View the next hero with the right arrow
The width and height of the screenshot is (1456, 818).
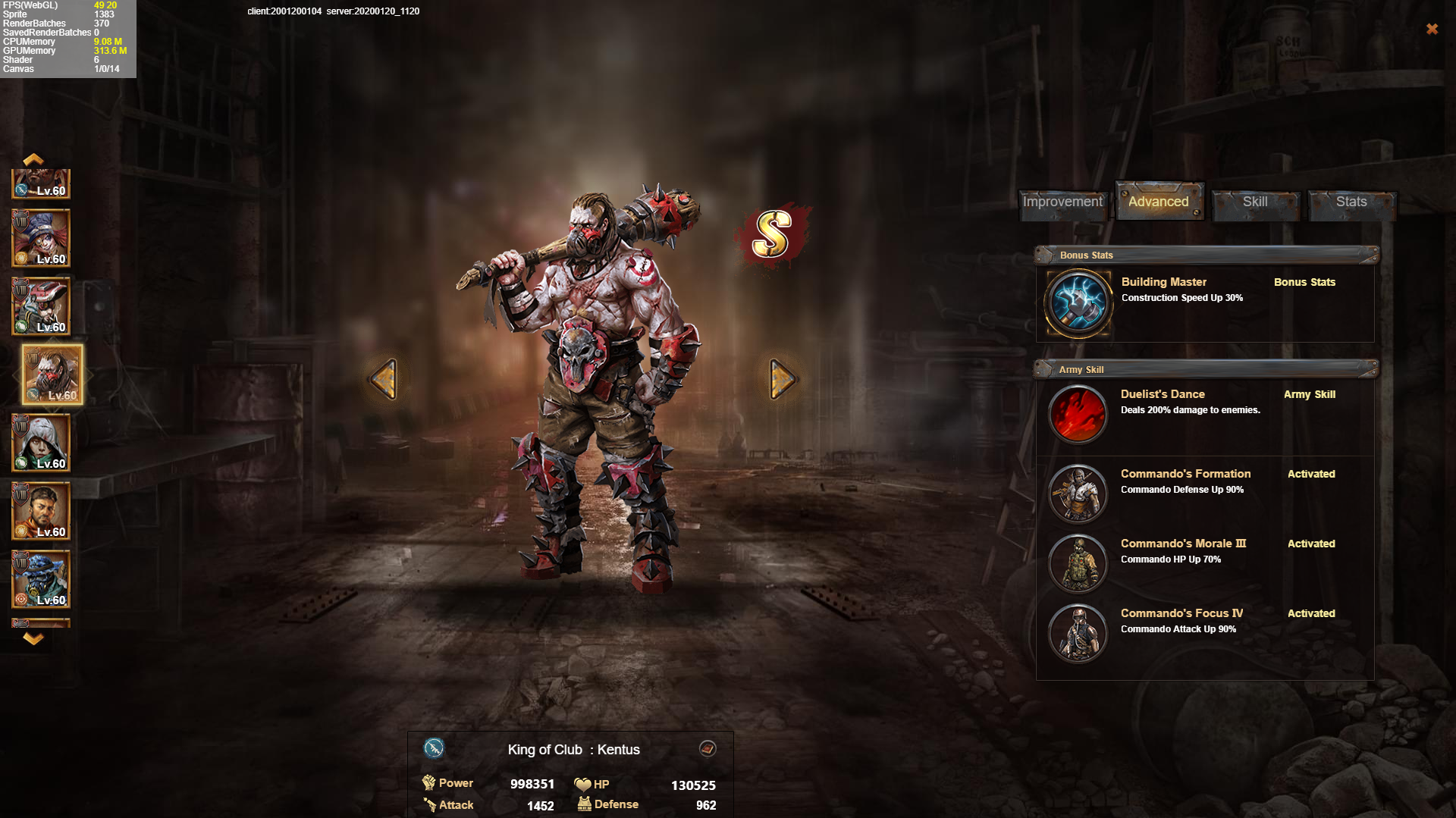pyautogui.click(x=782, y=378)
